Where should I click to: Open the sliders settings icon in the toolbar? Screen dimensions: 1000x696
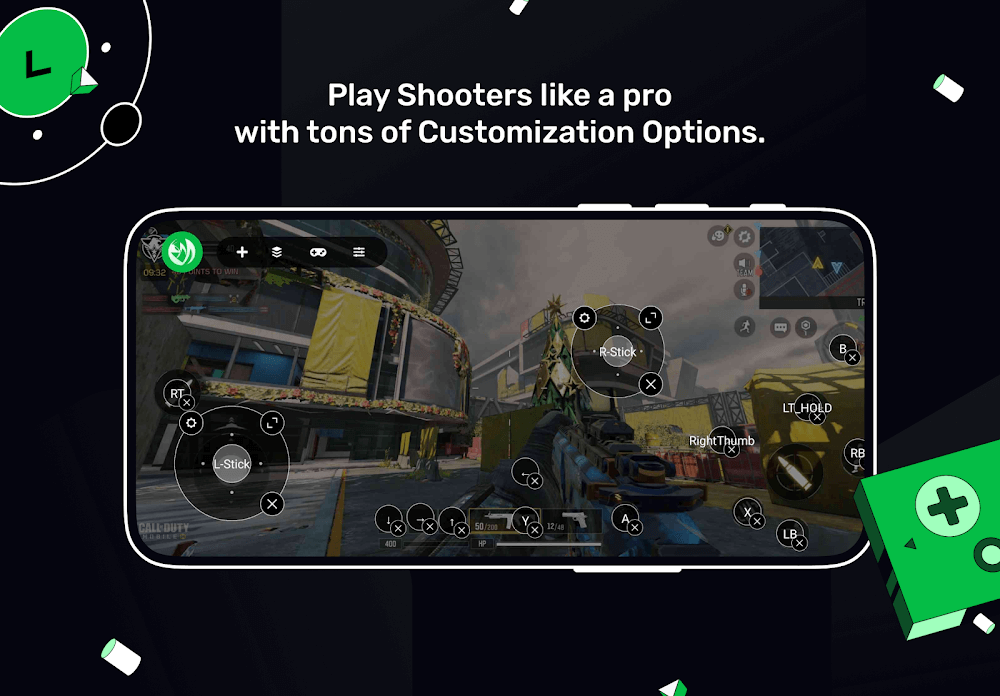click(359, 252)
